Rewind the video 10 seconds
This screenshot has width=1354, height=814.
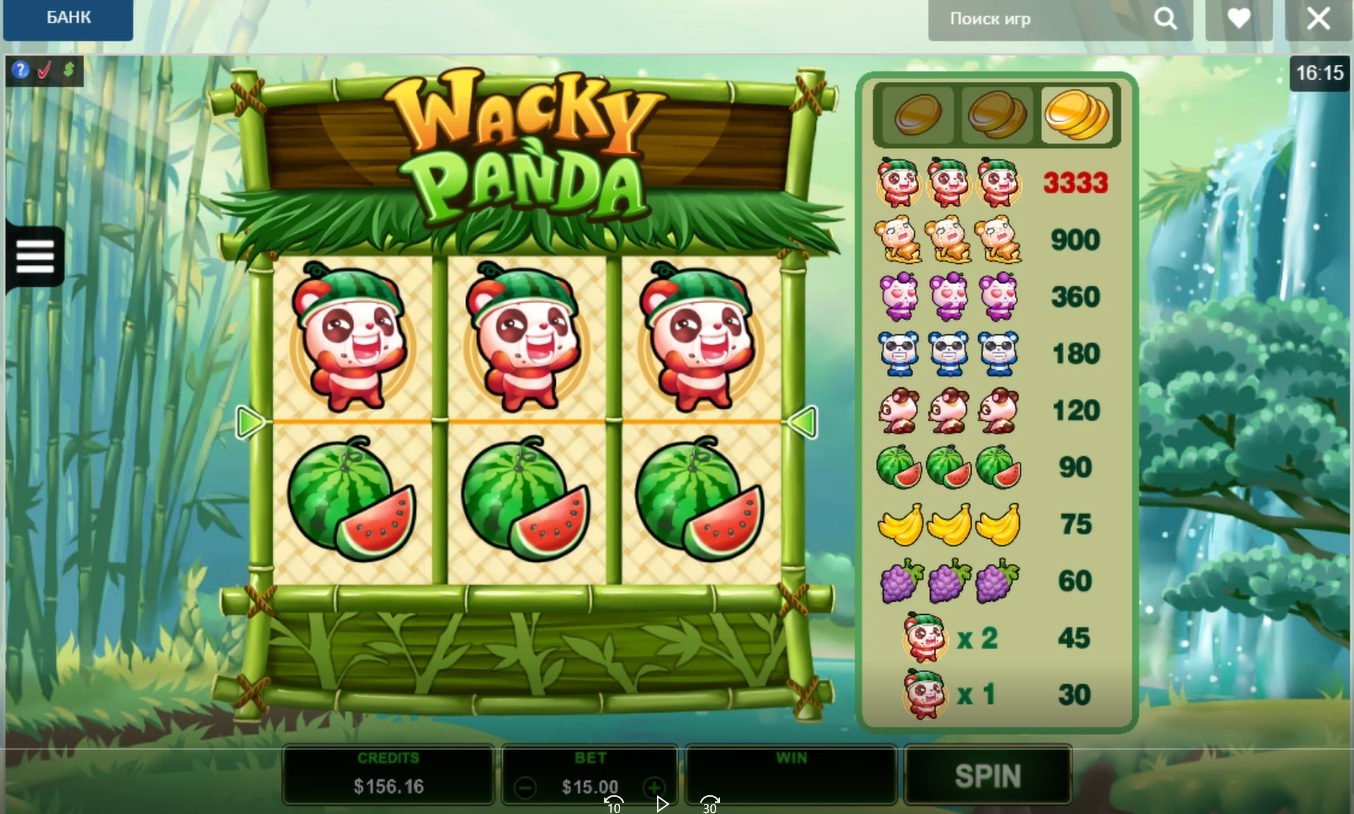(x=613, y=804)
